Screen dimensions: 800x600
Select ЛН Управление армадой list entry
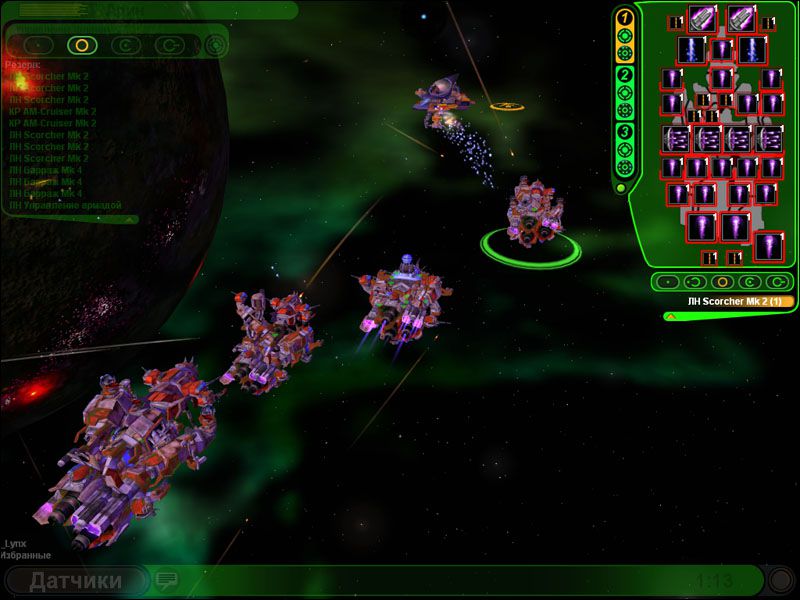click(65, 205)
